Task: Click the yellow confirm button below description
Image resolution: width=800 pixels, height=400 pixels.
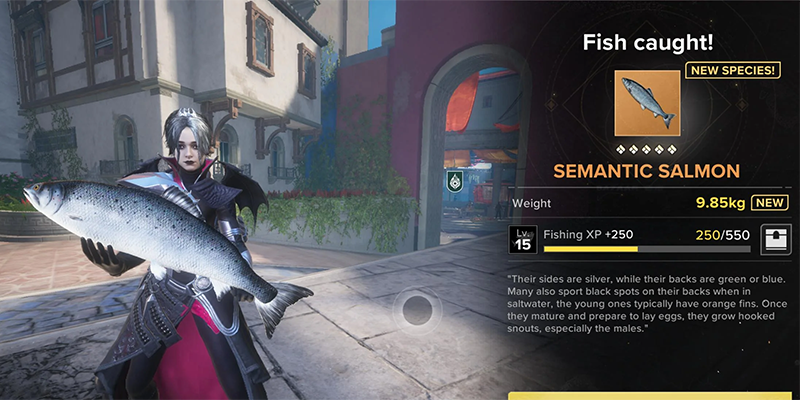Action: pos(650,394)
